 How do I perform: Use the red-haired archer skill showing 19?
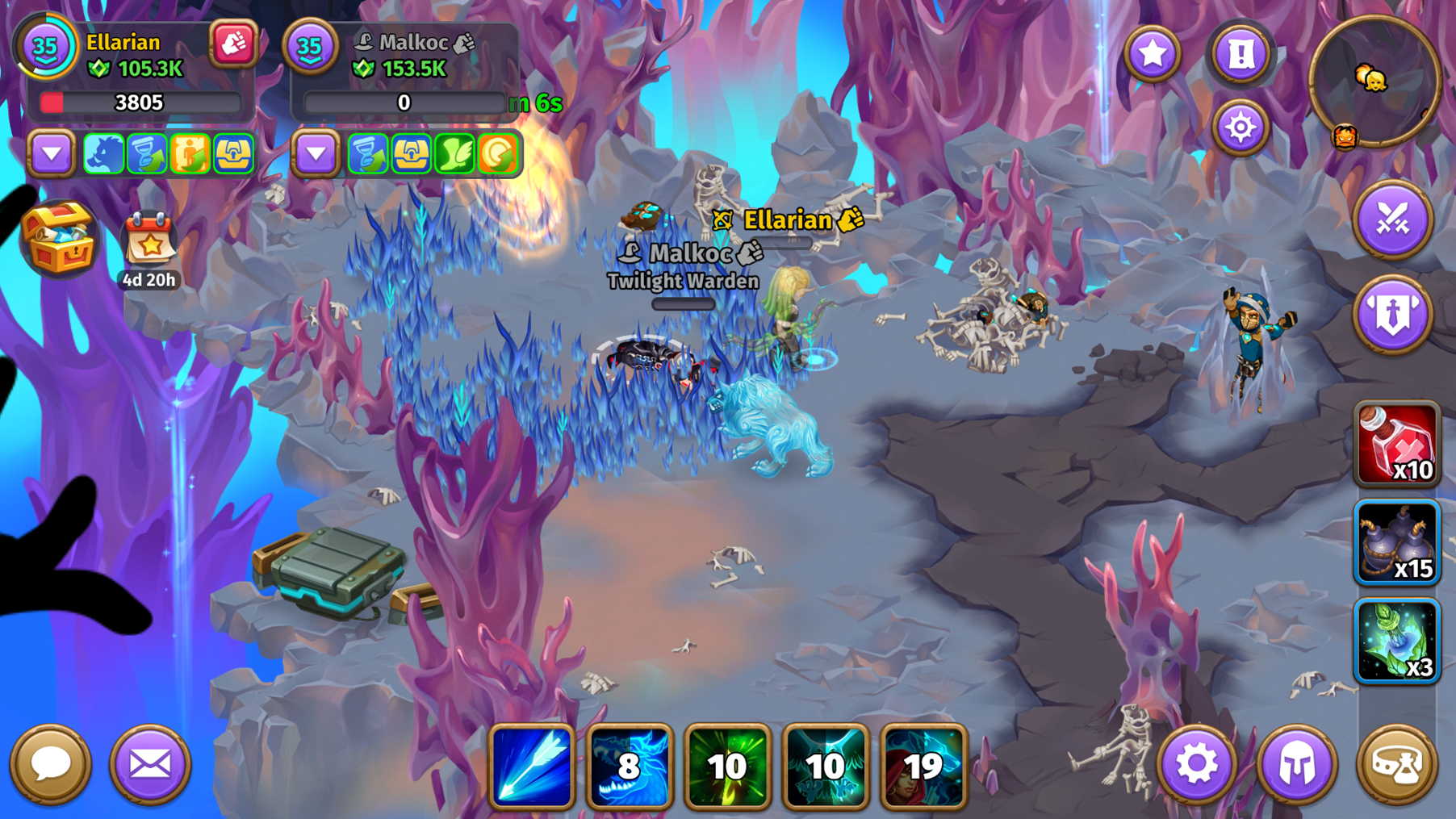click(x=923, y=766)
